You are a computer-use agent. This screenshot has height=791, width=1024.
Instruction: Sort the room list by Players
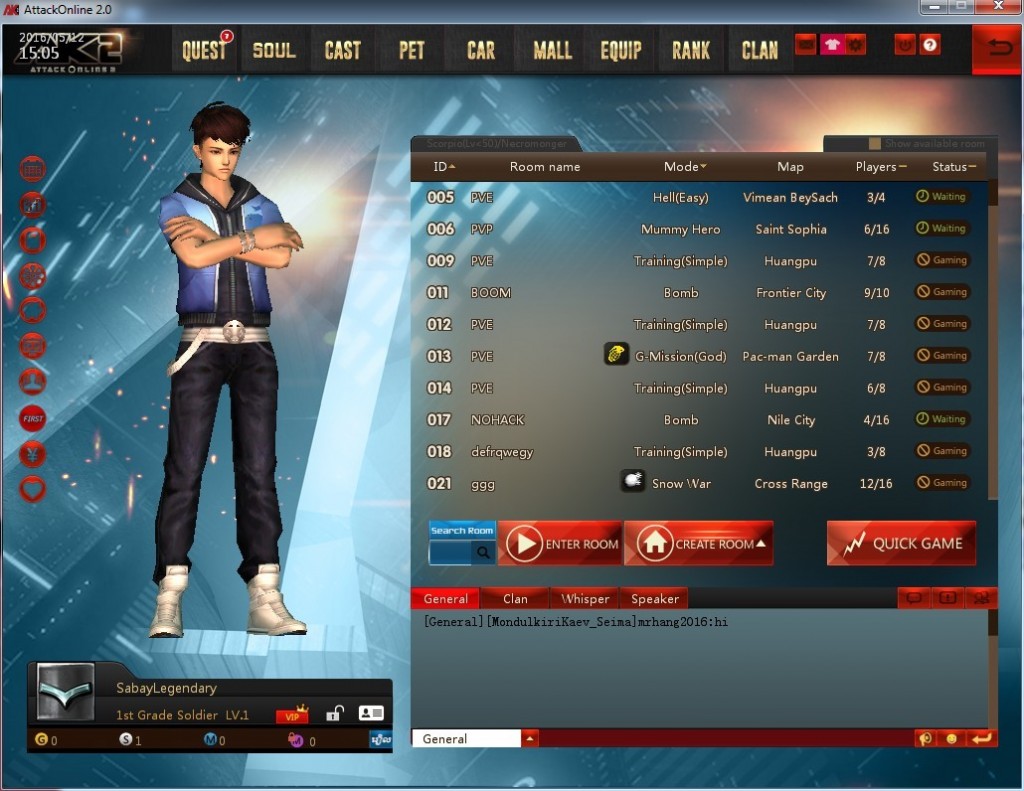click(880, 167)
